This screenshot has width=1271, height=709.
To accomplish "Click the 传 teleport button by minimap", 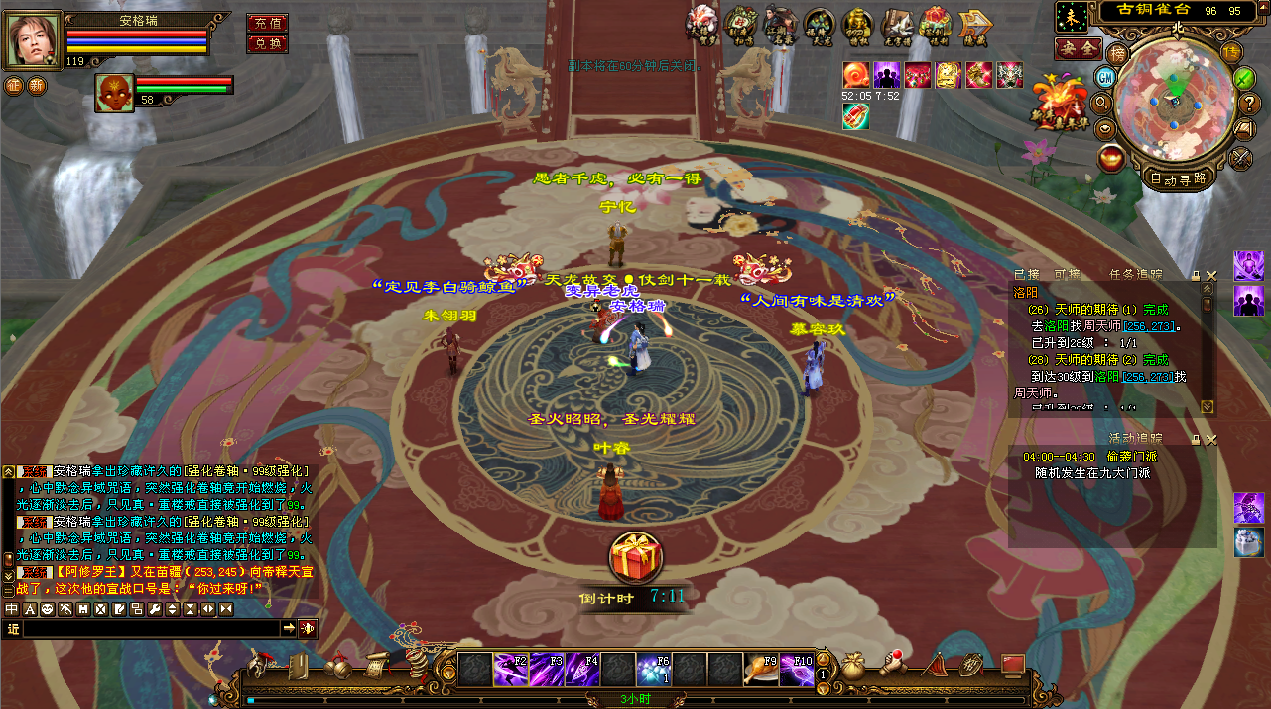I will (x=1231, y=52).
